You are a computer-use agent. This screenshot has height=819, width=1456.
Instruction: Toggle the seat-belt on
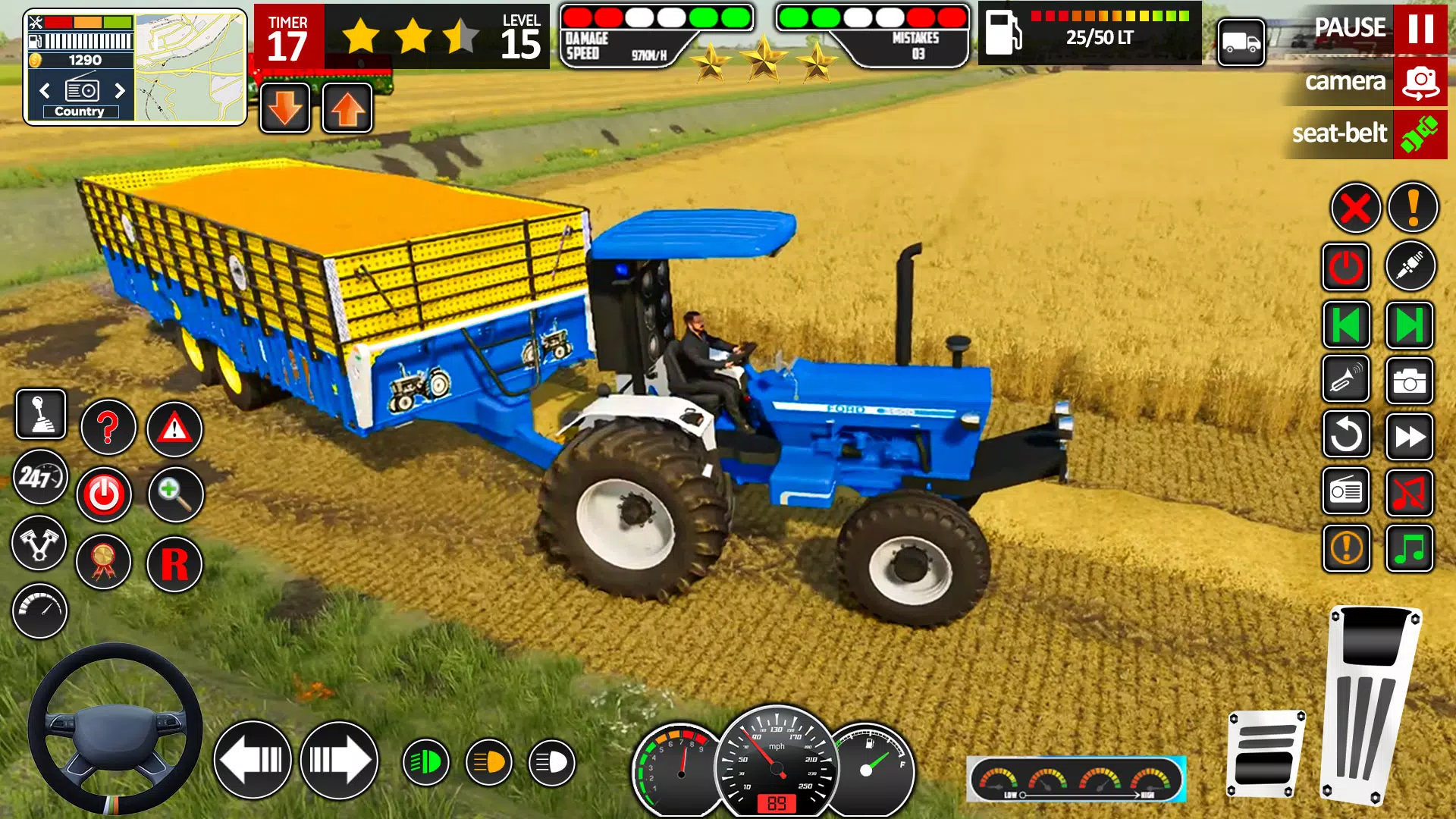pos(1420,135)
